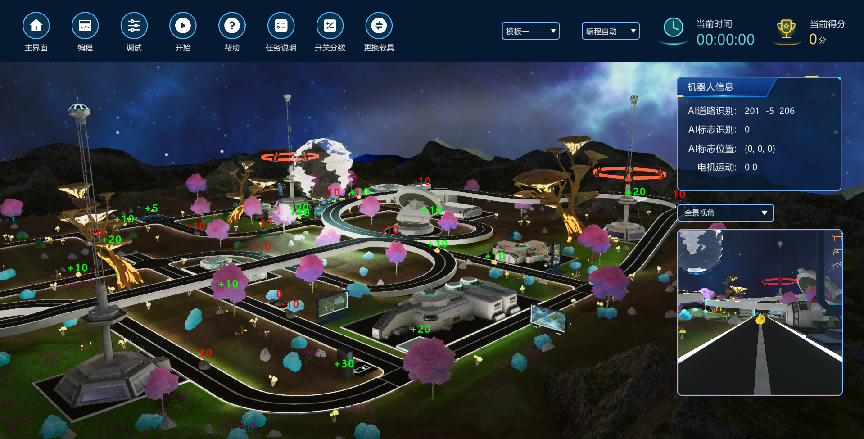The height and width of the screenshot is (439, 864).
Task: Select the change teaching aid (更换教具) button
Action: click(377, 25)
